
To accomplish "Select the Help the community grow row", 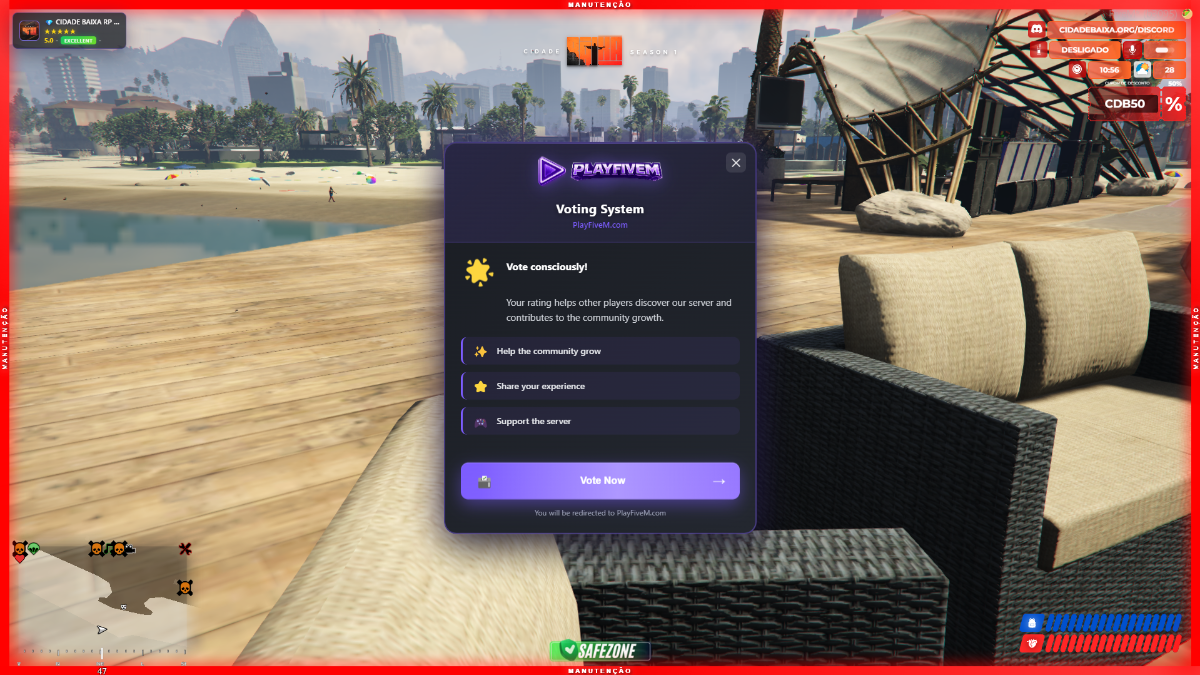I will pyautogui.click(x=600, y=351).
